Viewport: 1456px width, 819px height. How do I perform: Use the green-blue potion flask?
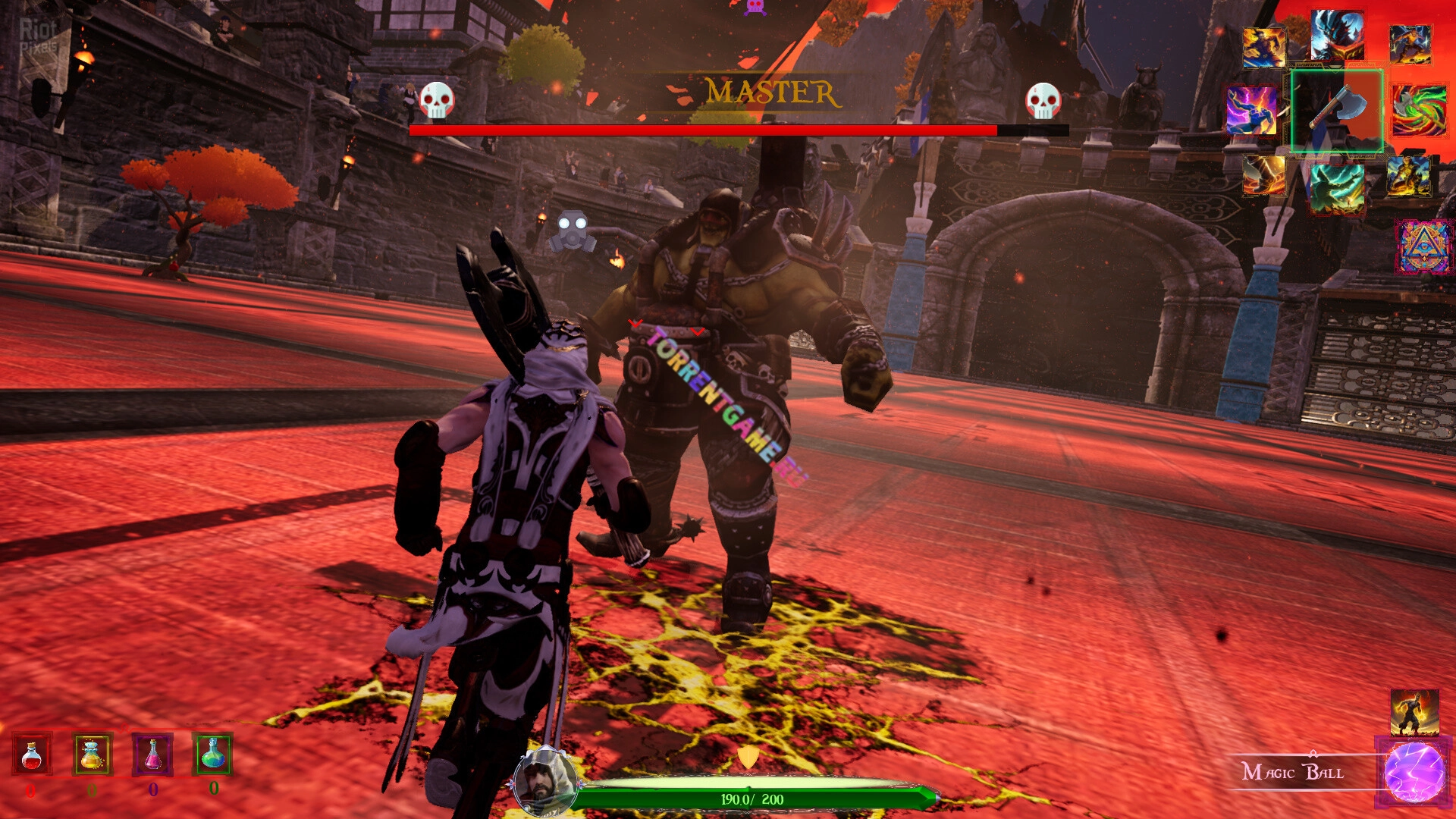click(213, 754)
